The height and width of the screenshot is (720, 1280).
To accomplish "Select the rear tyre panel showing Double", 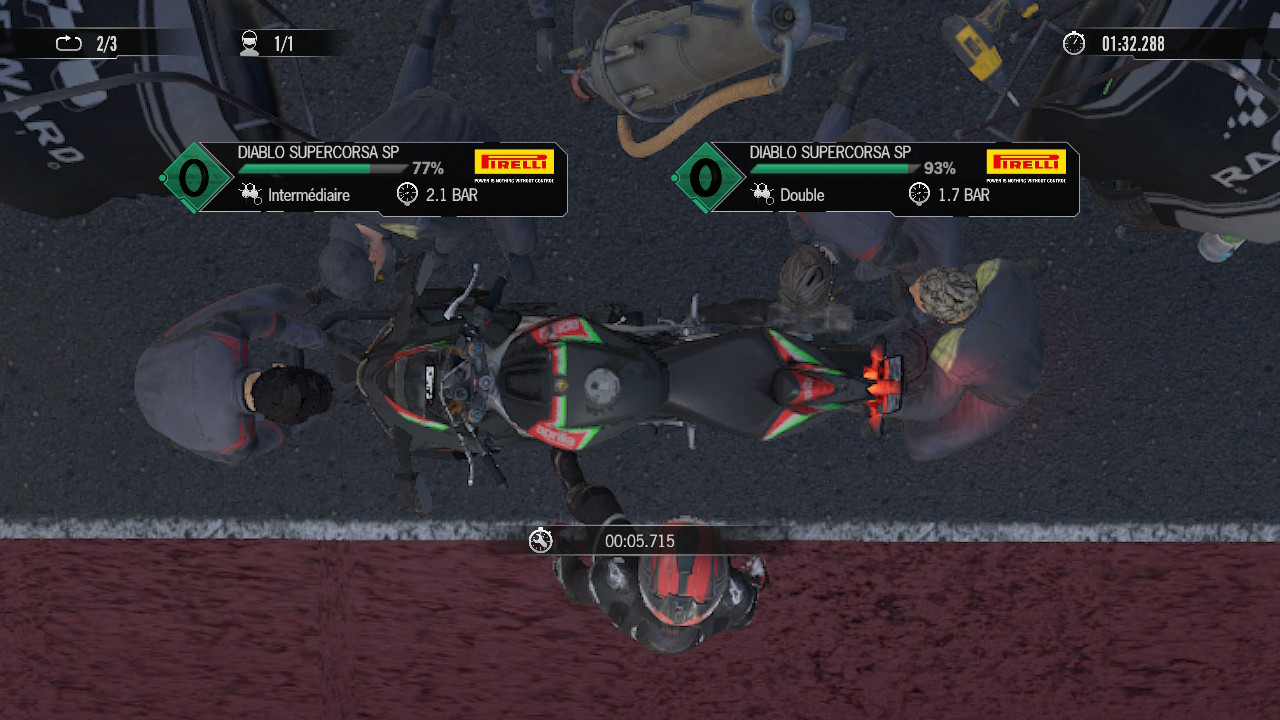I will tap(897, 180).
